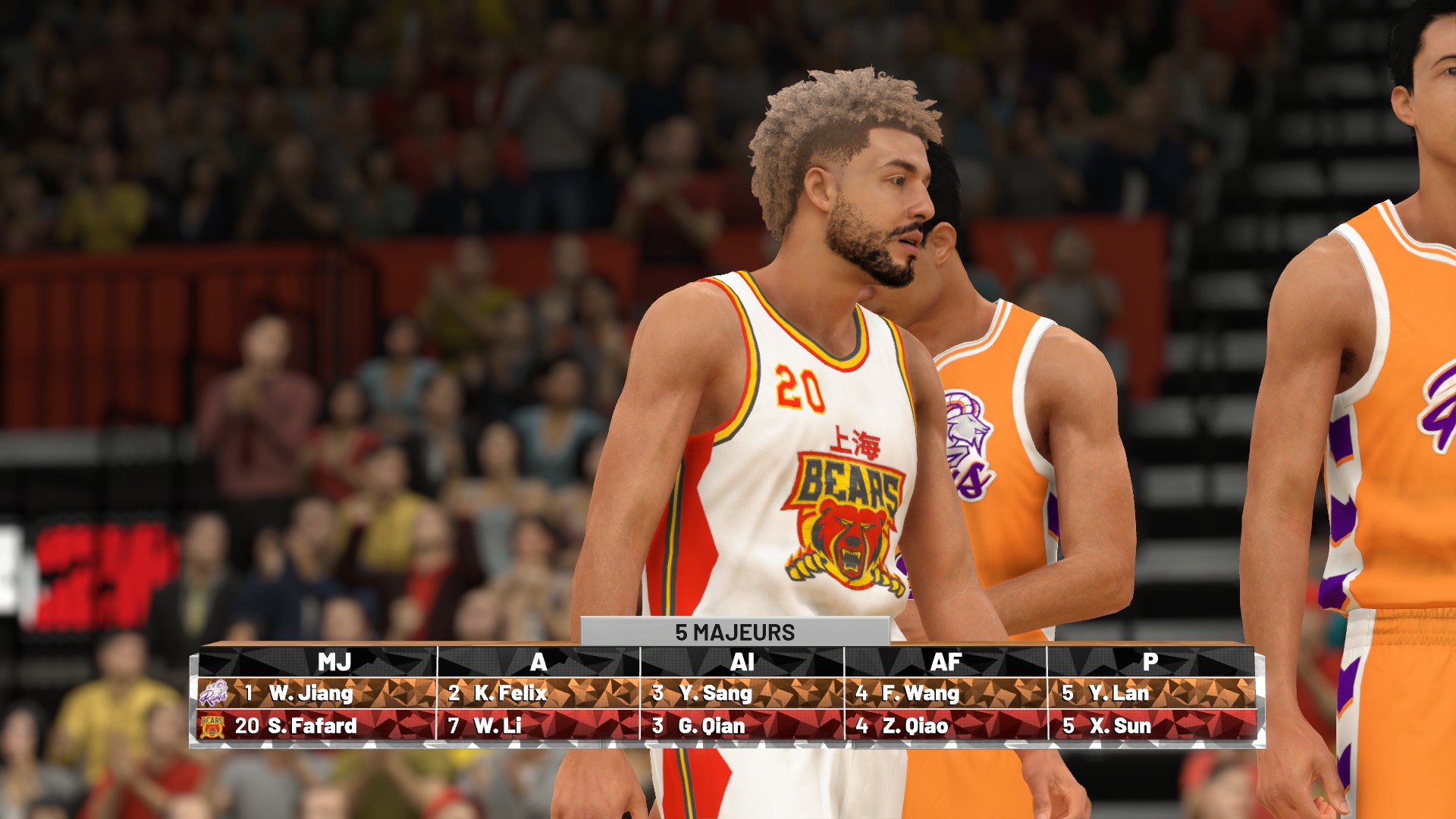The image size is (1456, 819).
Task: Choose K. Felix in the lineup table
Action: (x=510, y=693)
